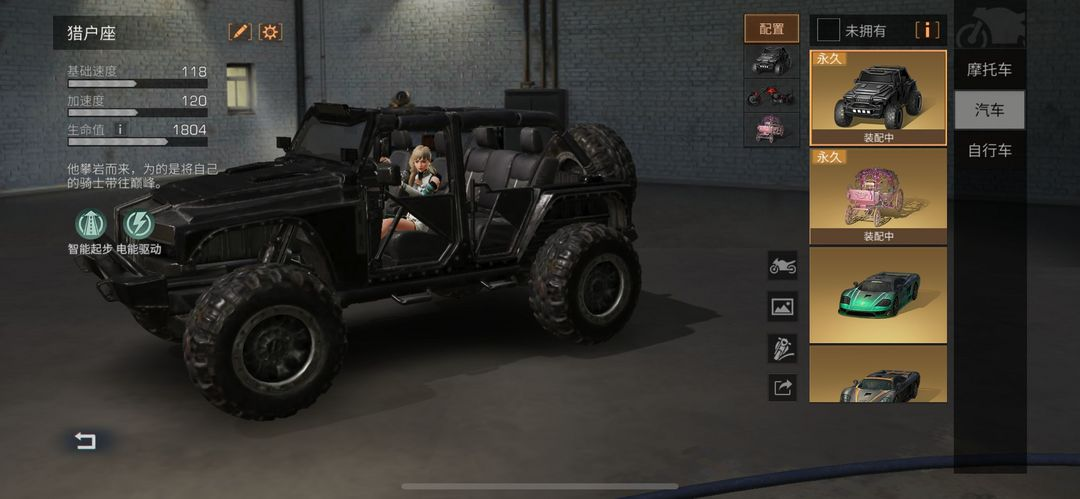The height and width of the screenshot is (499, 1080).
Task: Click the motorcycle preview icon button
Action: (x=782, y=266)
